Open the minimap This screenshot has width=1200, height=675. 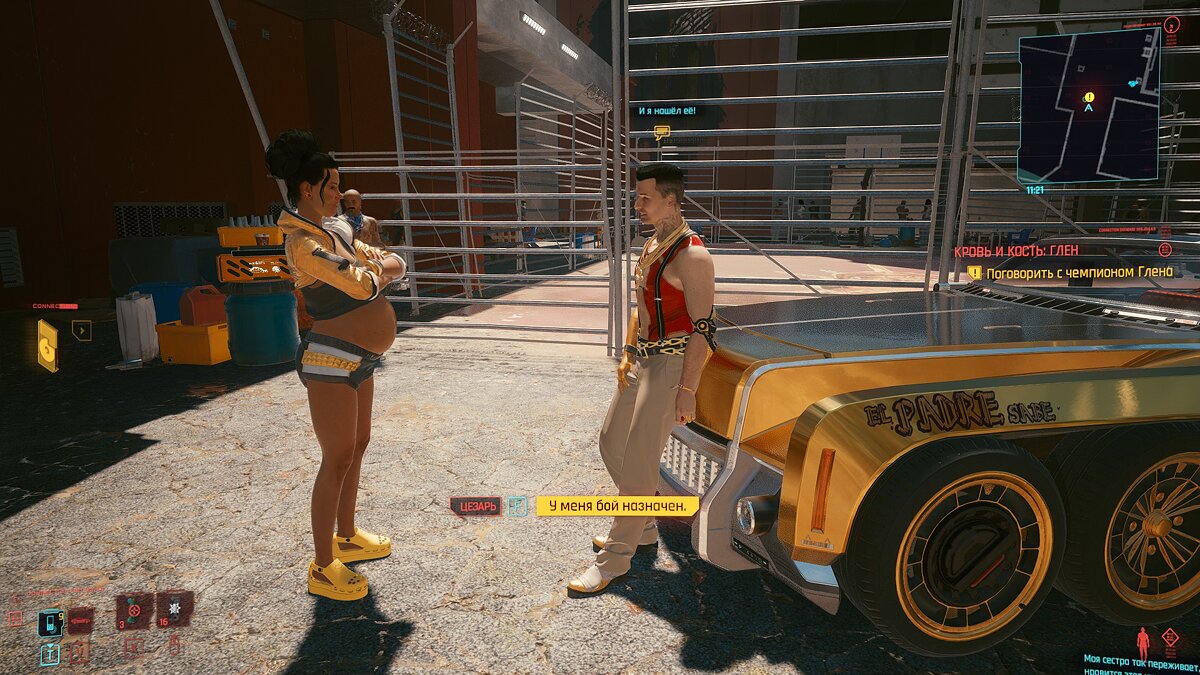[x=1090, y=105]
